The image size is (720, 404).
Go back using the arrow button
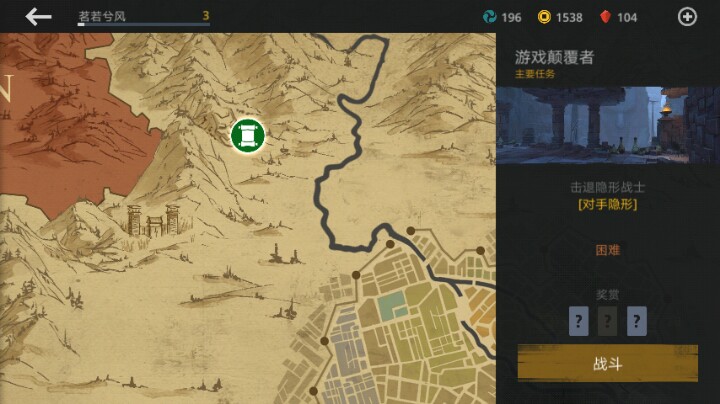pos(38,16)
